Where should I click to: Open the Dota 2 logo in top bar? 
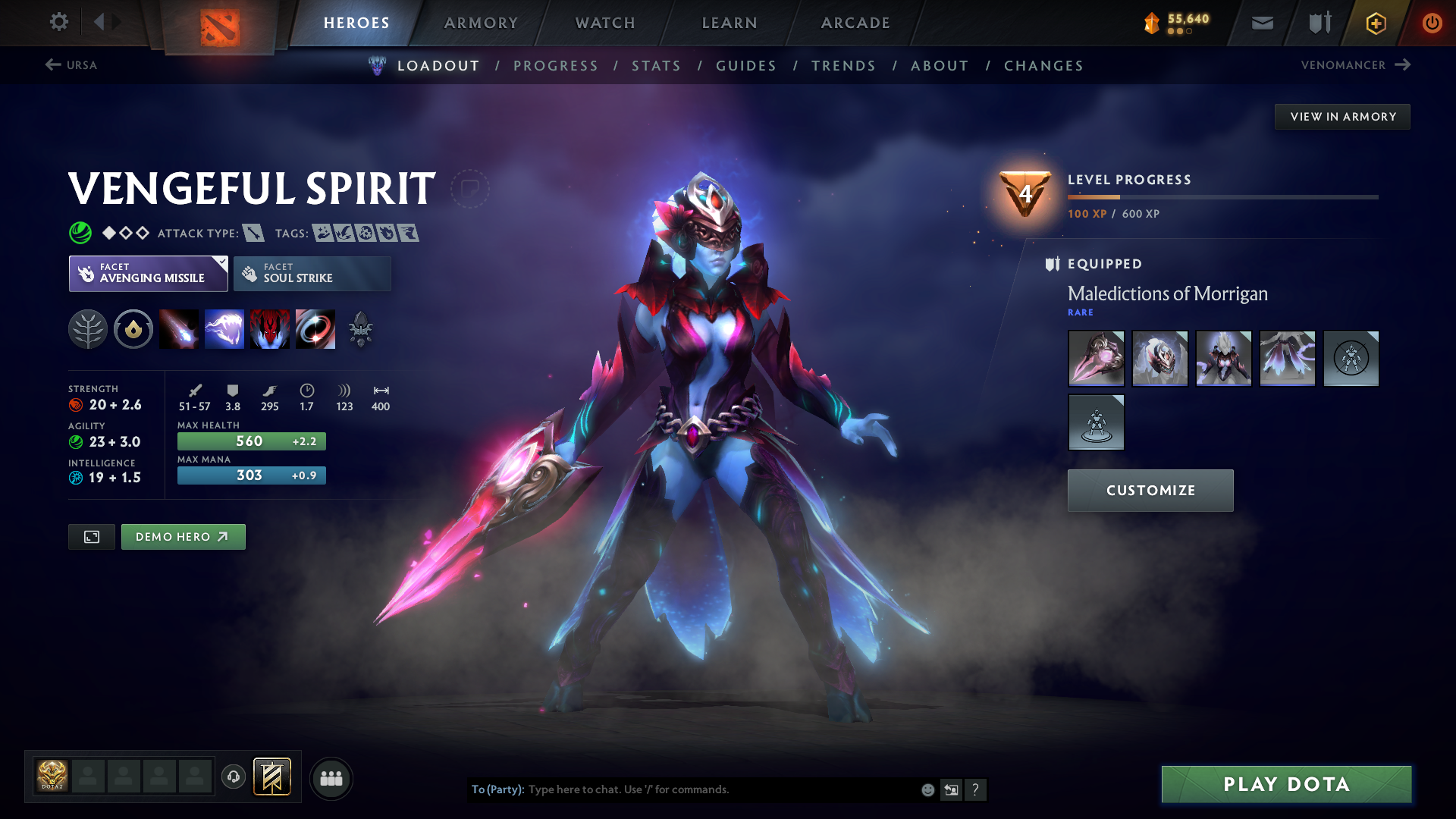click(x=219, y=23)
